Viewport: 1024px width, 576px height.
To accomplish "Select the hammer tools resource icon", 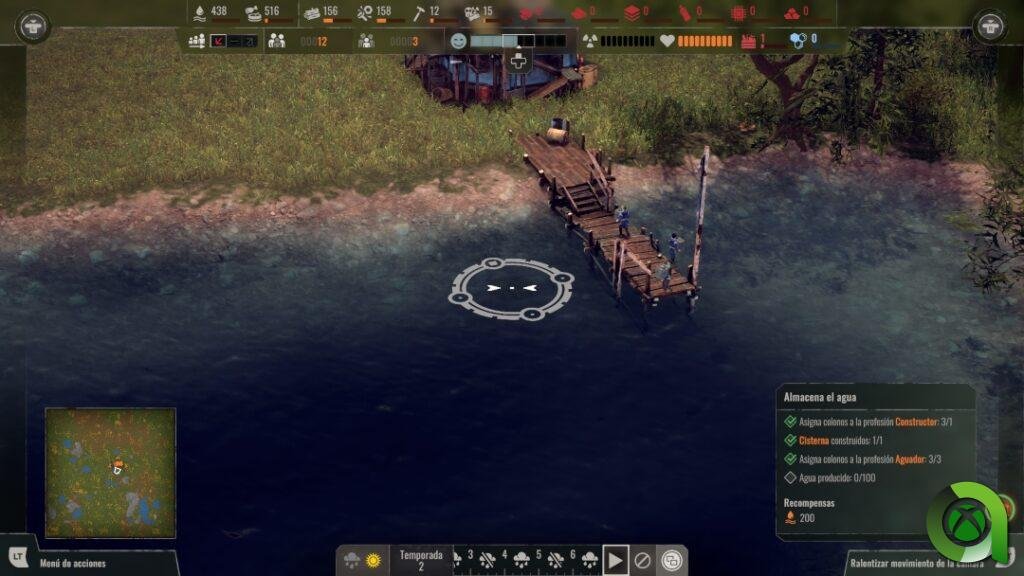I will tap(419, 13).
